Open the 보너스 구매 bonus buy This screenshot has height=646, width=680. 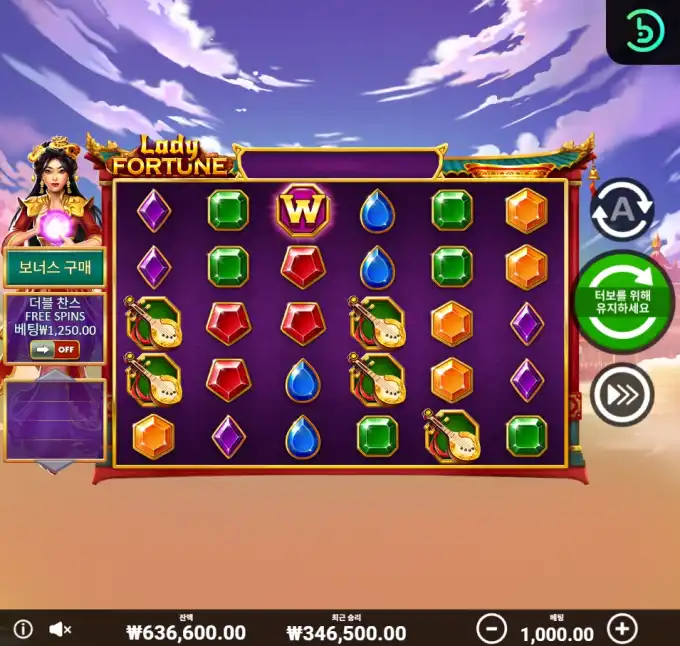point(55,268)
